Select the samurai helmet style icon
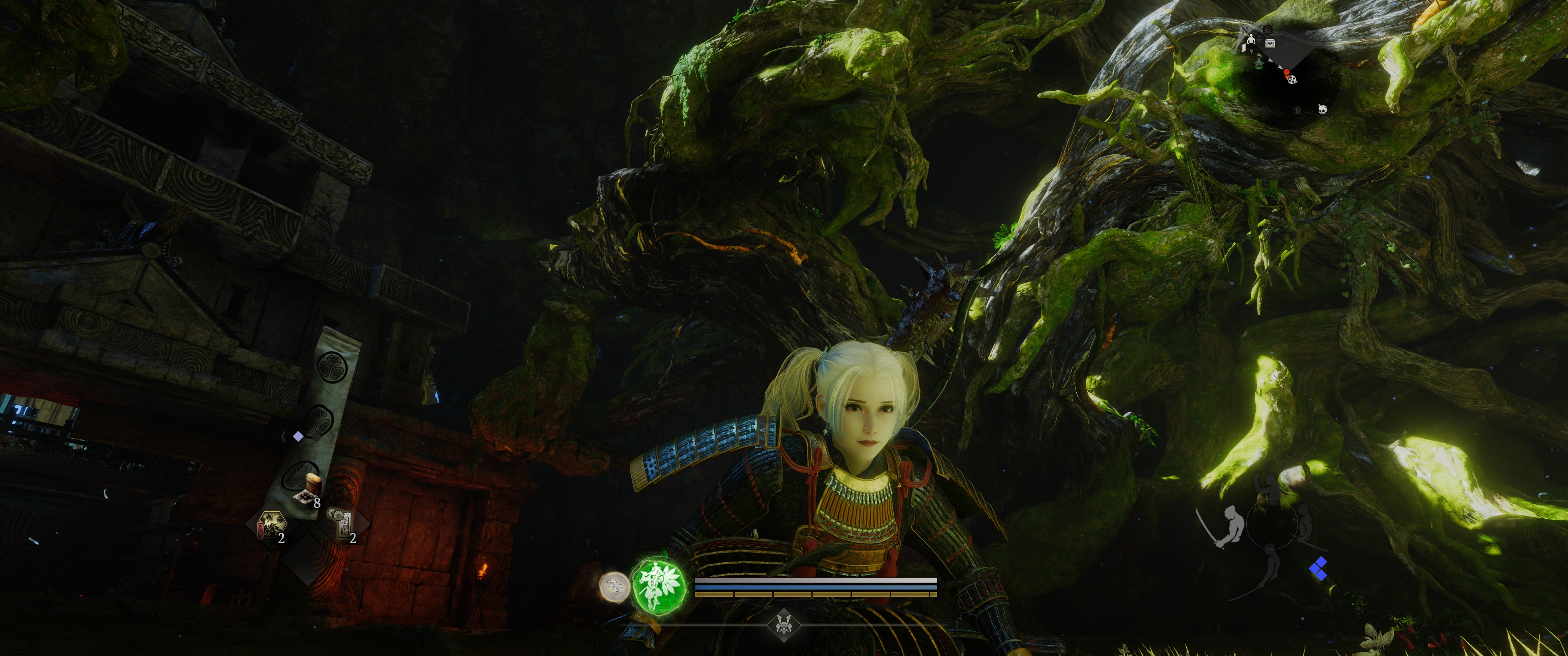1568x656 pixels. tap(784, 625)
